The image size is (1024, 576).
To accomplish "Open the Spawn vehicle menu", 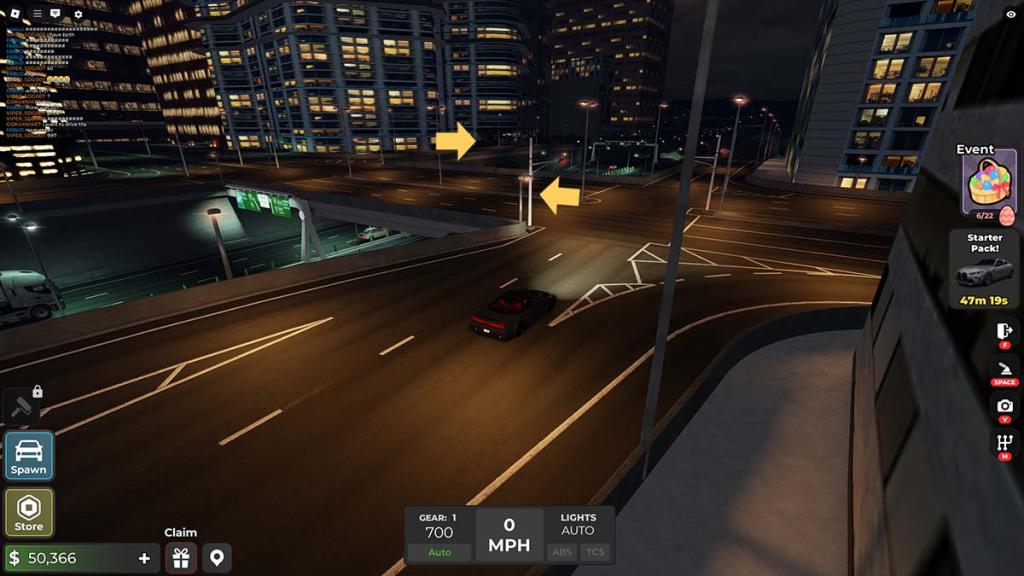I will click(x=29, y=455).
